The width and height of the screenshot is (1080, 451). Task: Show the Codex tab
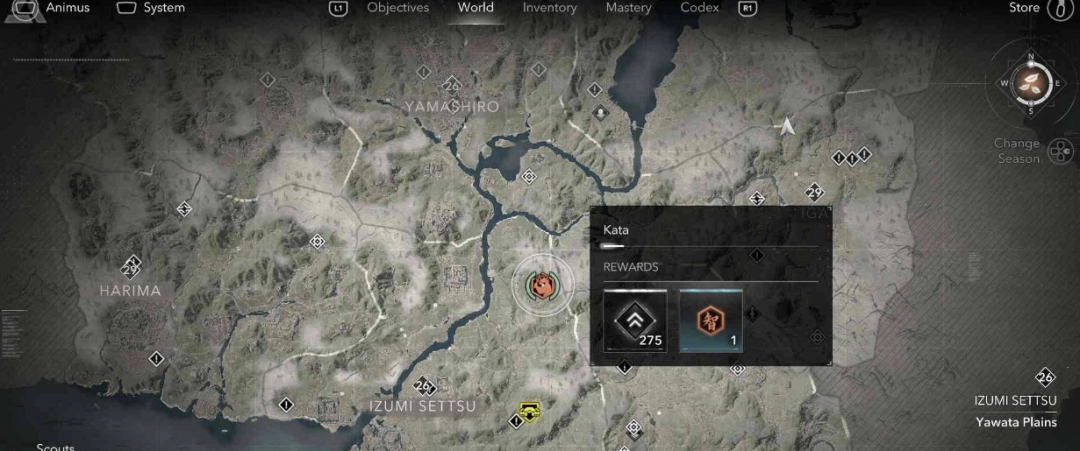pyautogui.click(x=699, y=8)
